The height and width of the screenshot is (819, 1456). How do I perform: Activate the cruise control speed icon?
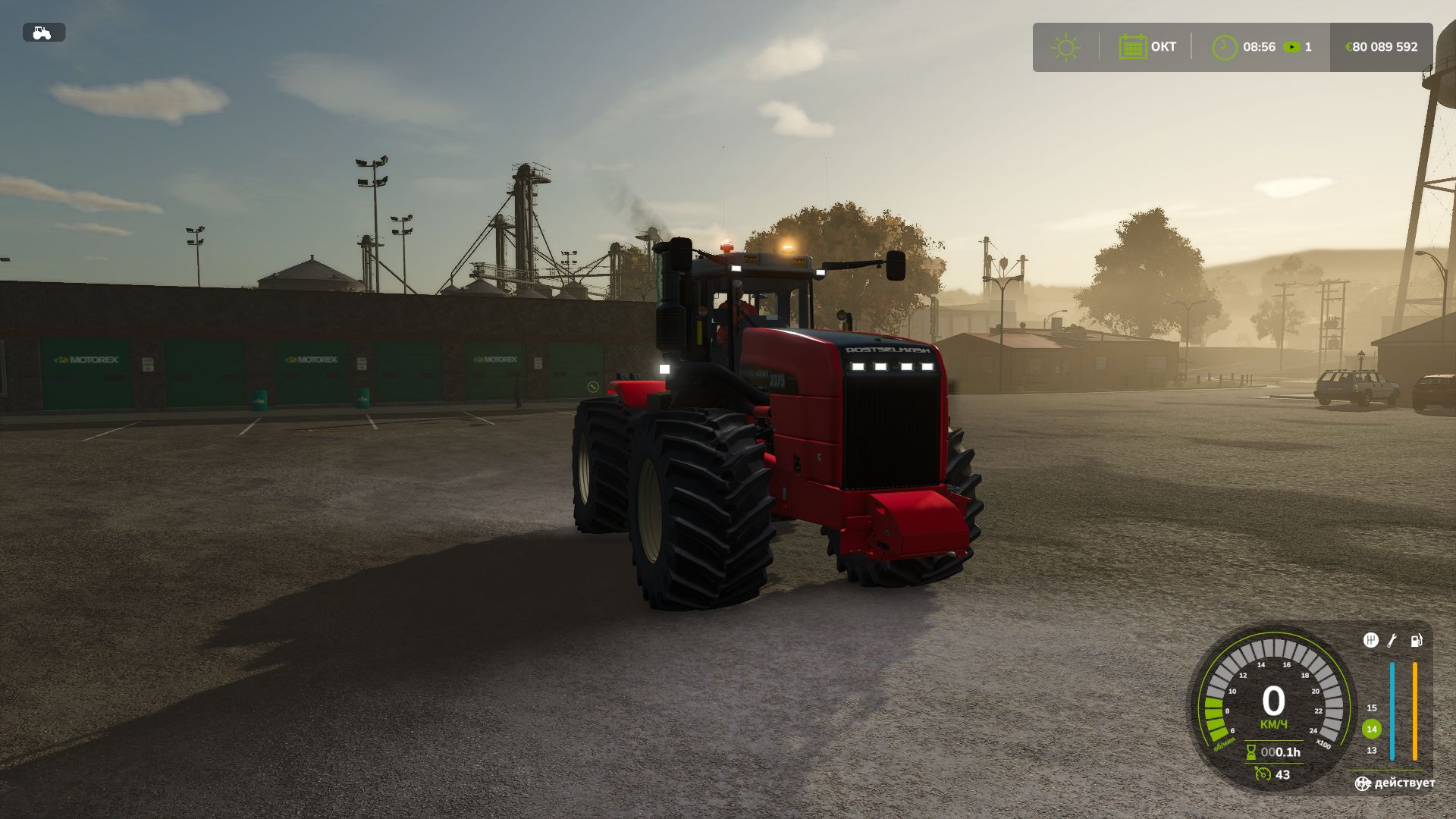[x=1263, y=774]
